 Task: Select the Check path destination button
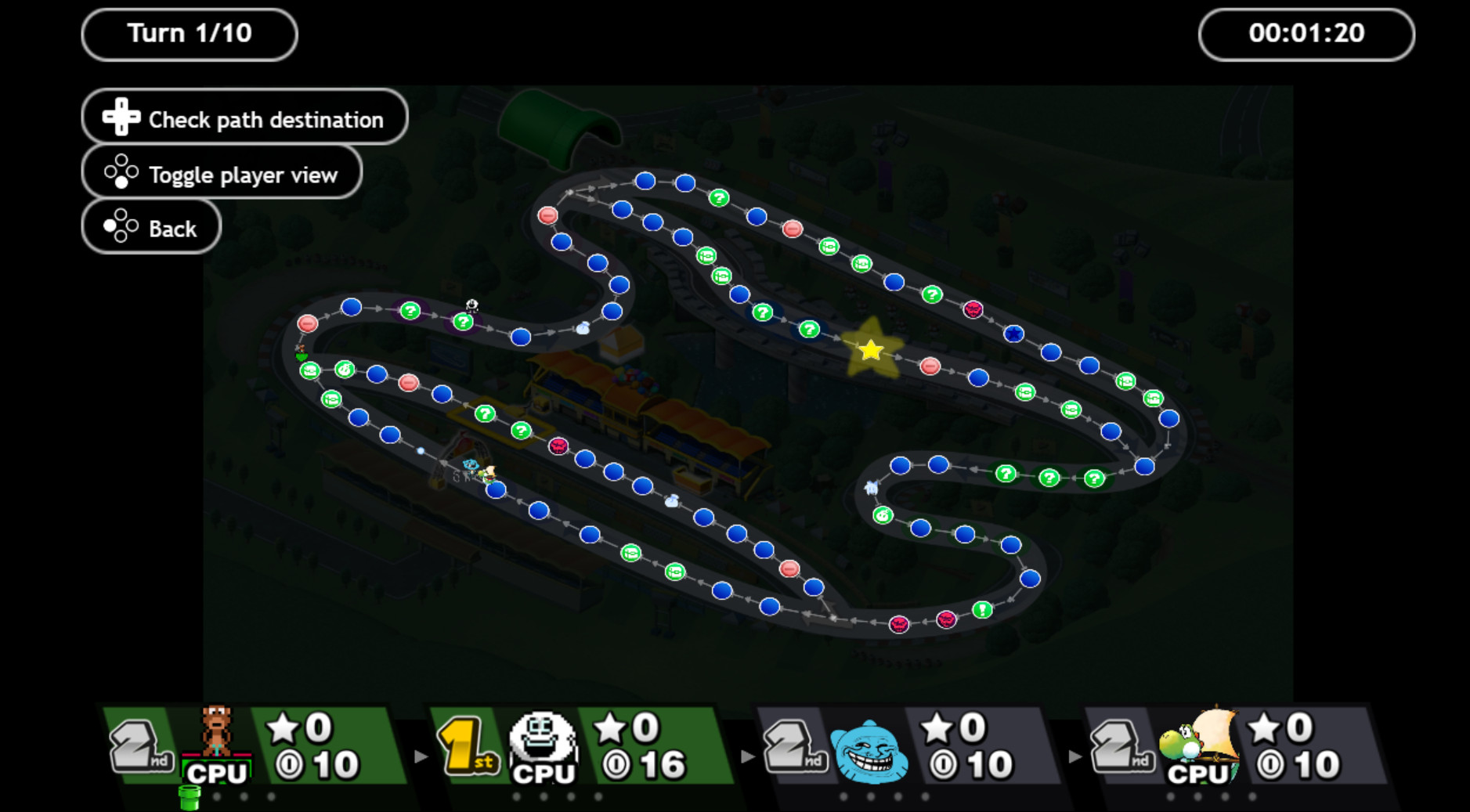click(244, 116)
